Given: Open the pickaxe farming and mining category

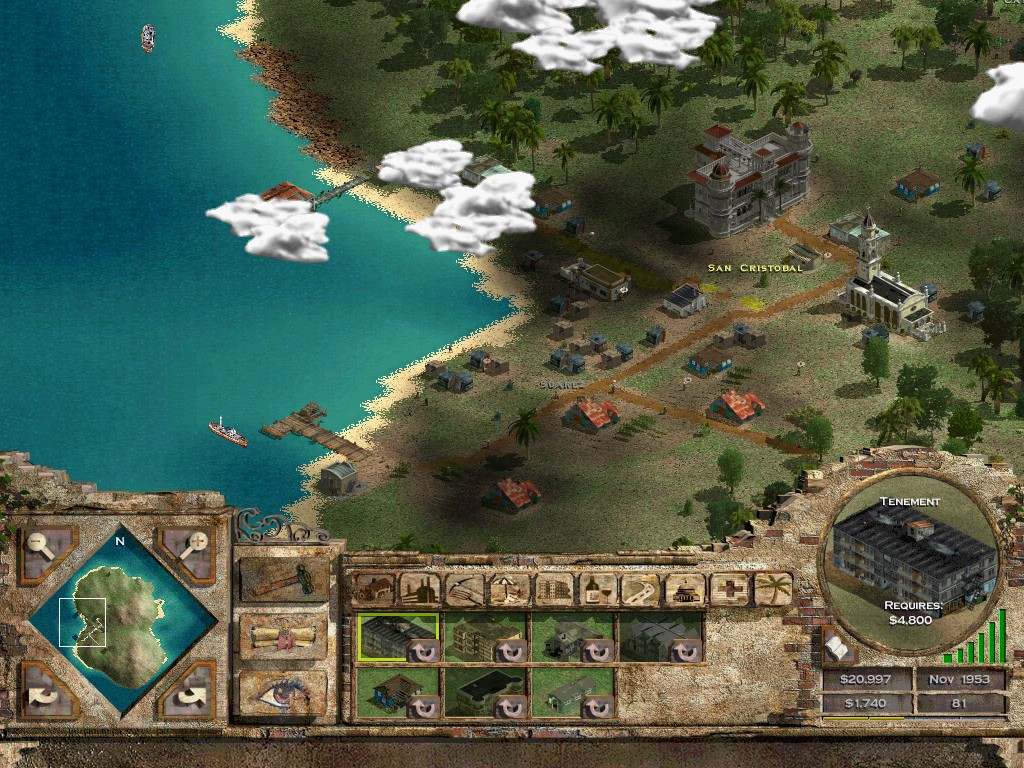Looking at the screenshot, I should 464,589.
